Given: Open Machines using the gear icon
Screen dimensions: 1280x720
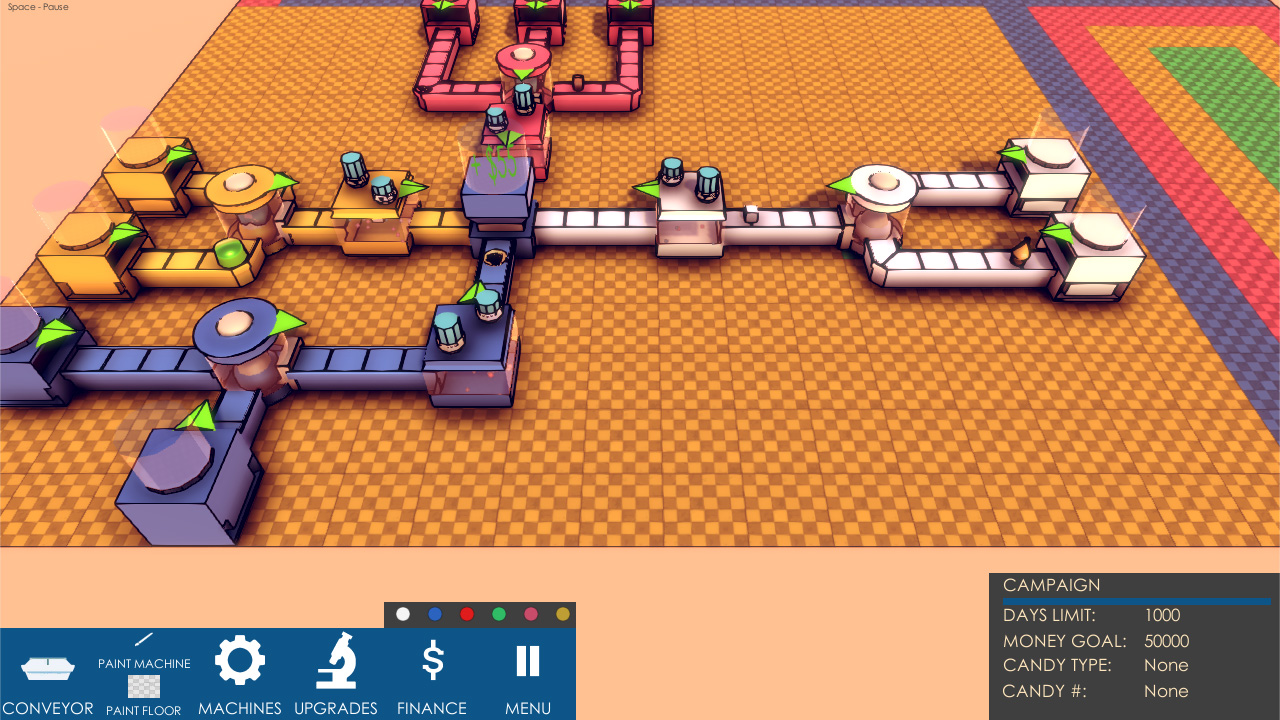Looking at the screenshot, I should pos(239,659).
